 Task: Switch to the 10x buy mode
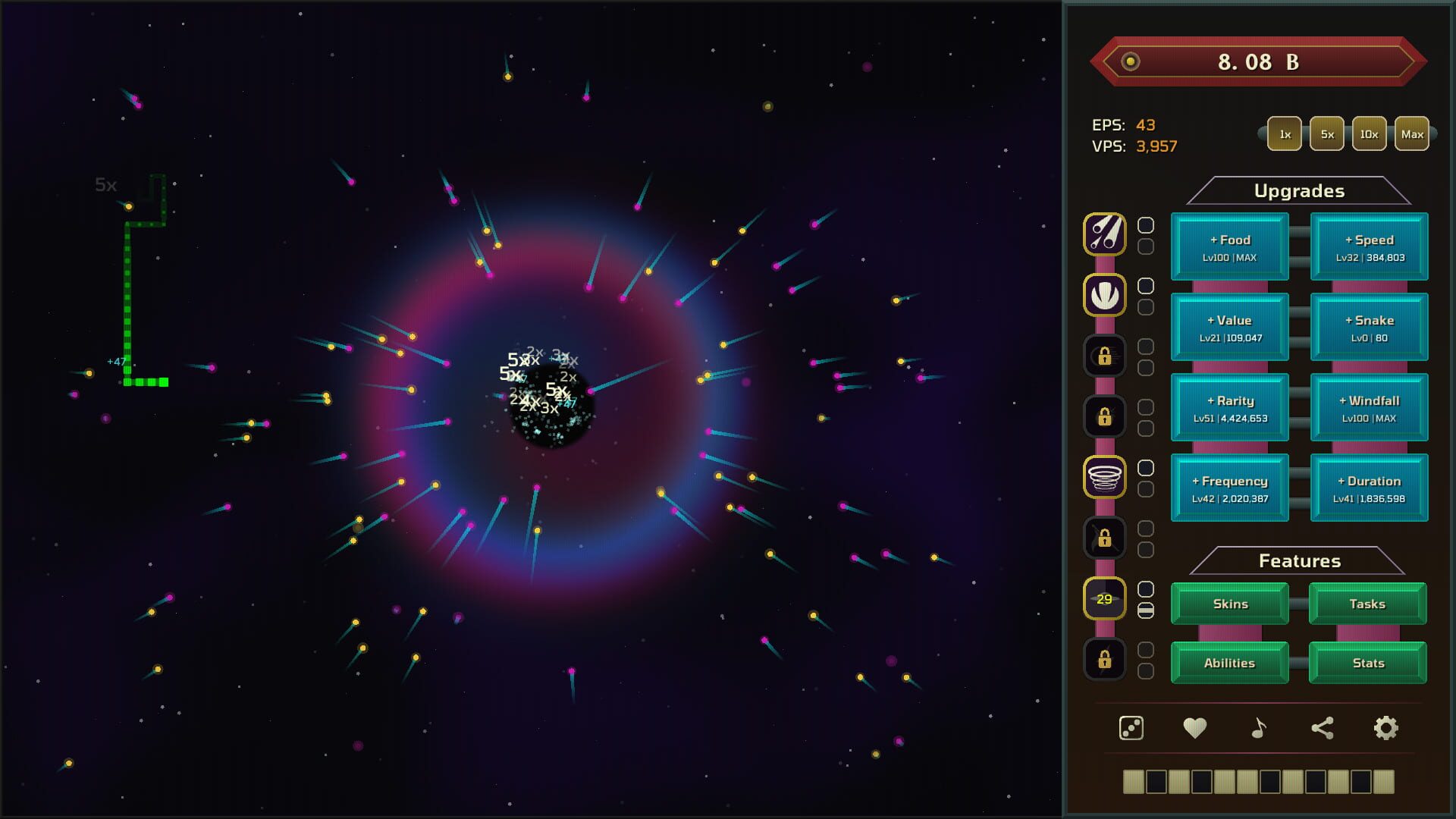point(1368,133)
